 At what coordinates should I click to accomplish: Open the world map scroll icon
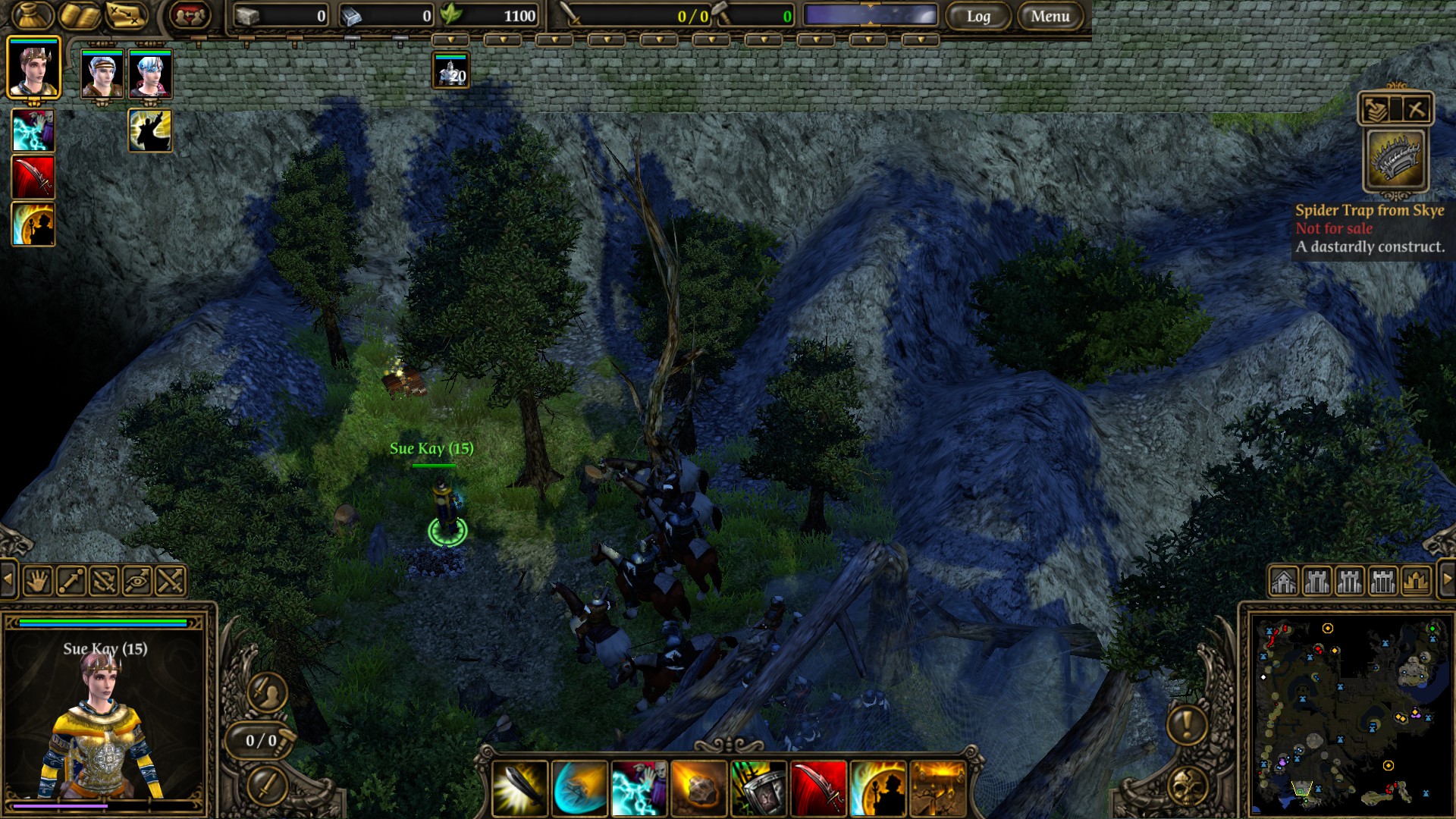[x=126, y=15]
